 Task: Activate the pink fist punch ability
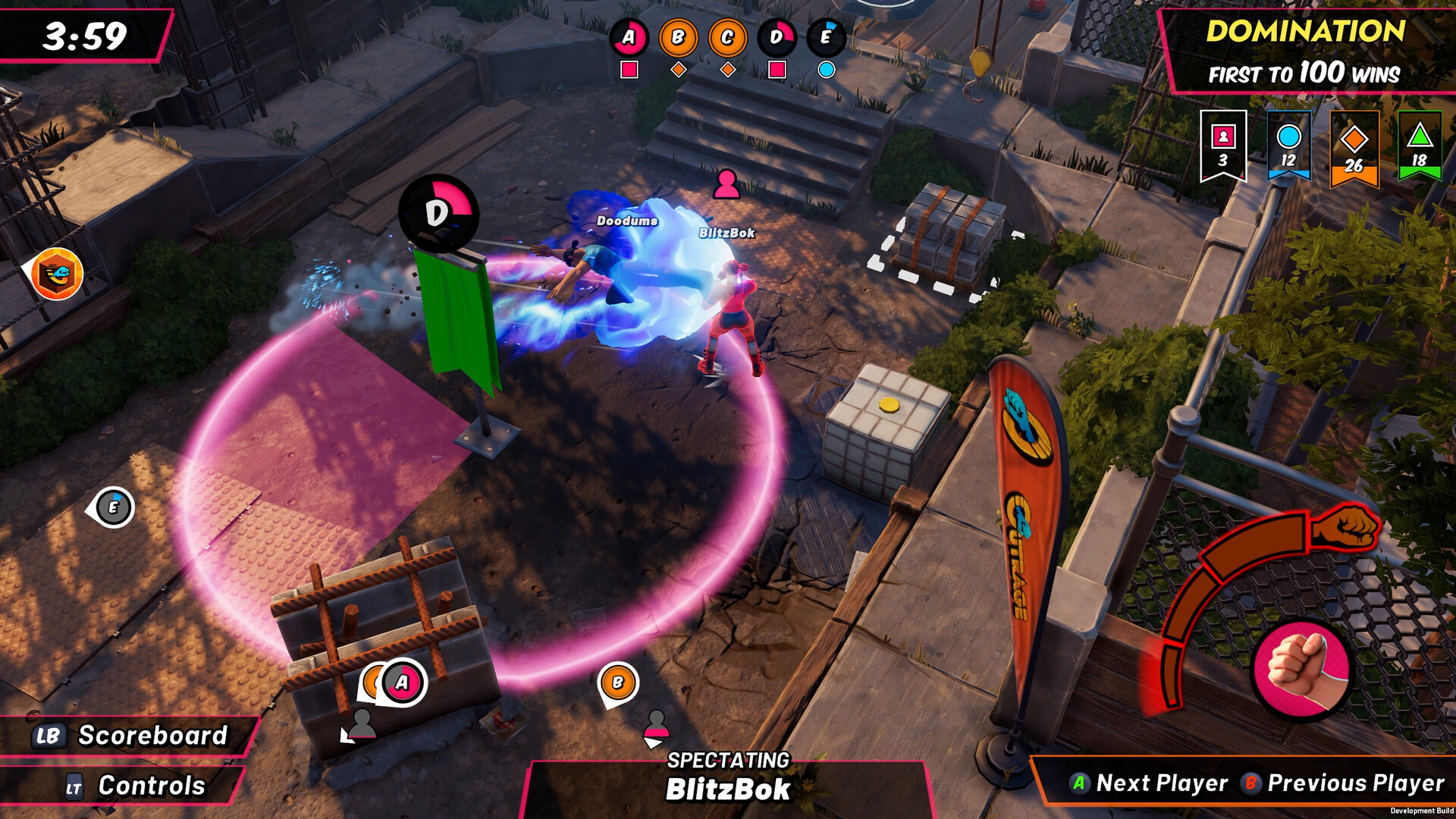coord(1301,667)
